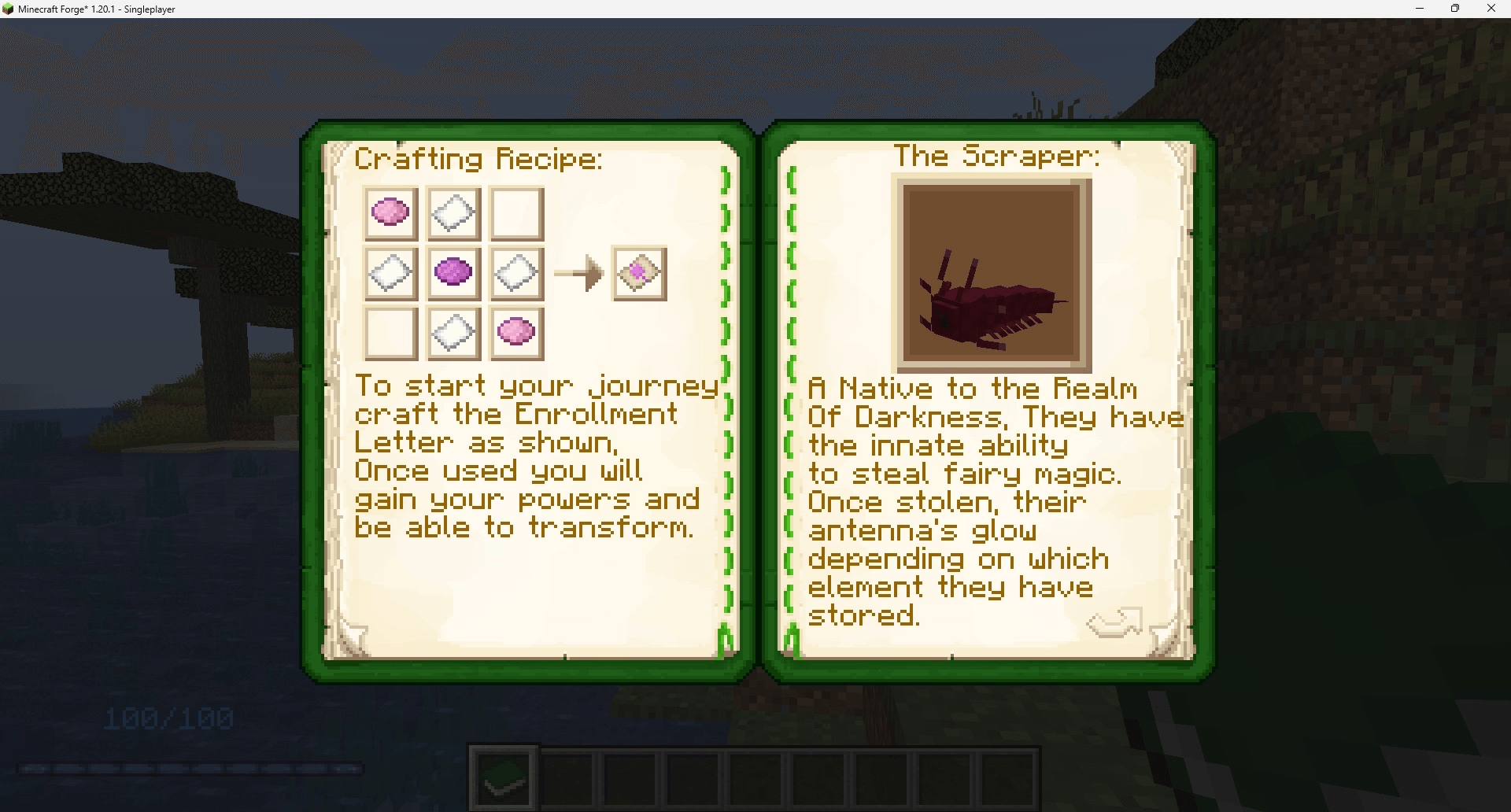Image resolution: width=1511 pixels, height=812 pixels.
Task: Select the second hotbar slot
Action: click(566, 777)
